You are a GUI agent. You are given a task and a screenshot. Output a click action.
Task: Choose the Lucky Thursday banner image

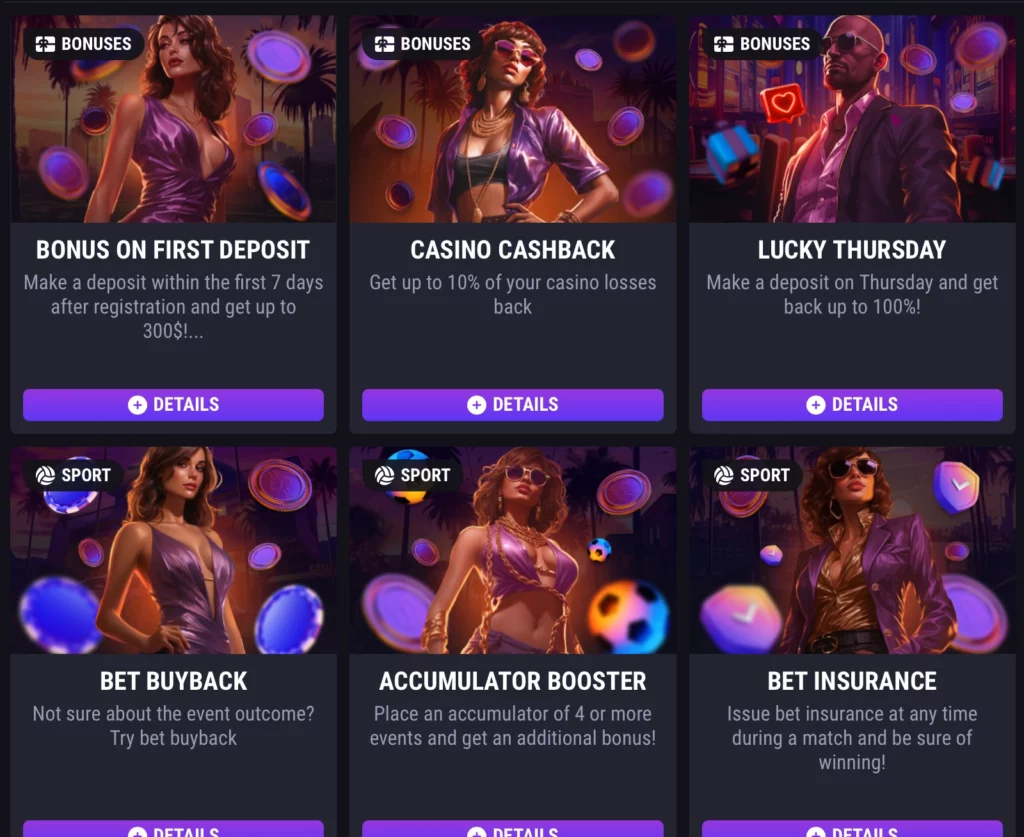(852, 130)
